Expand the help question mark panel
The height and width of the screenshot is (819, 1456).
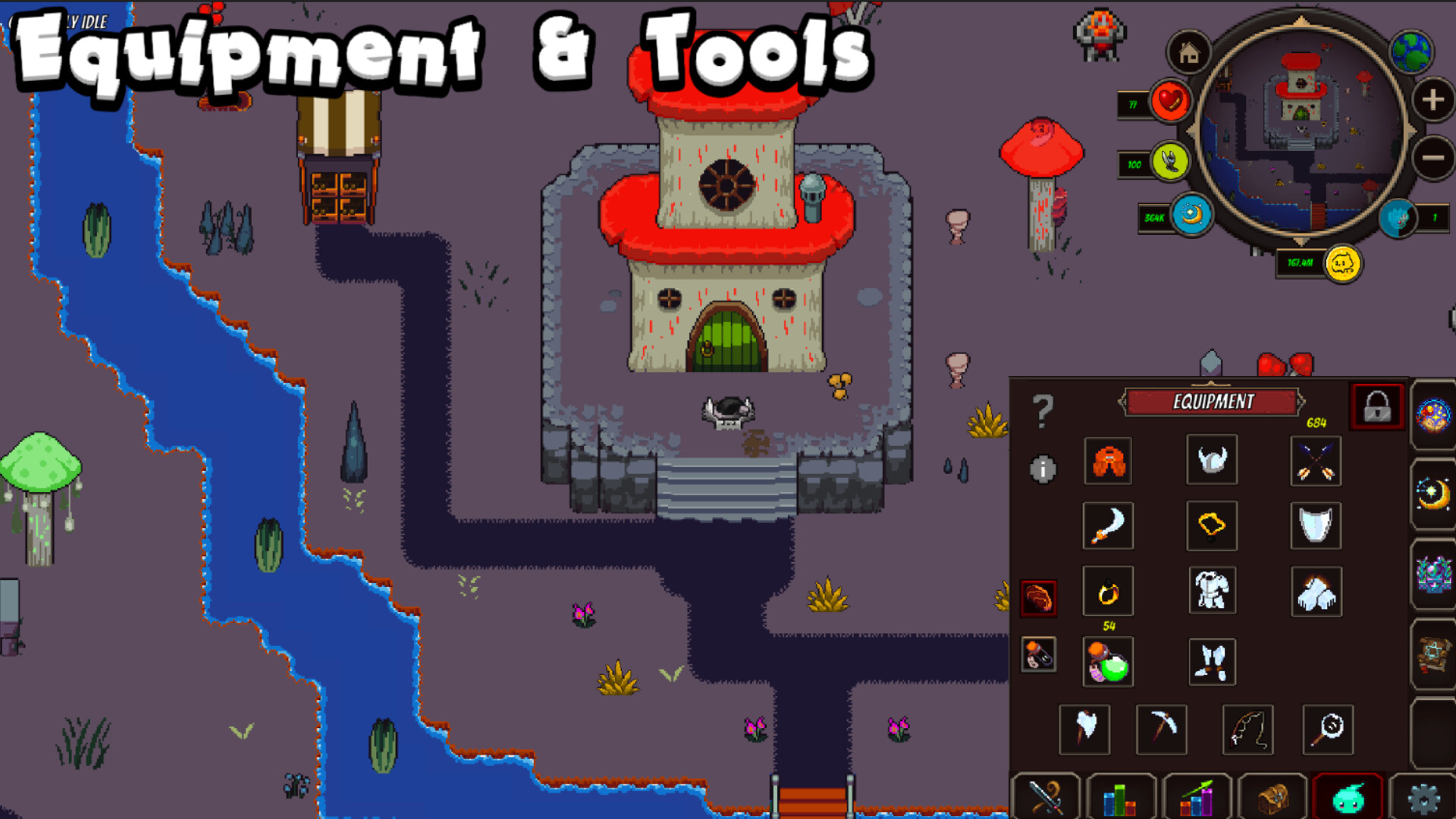(1044, 409)
